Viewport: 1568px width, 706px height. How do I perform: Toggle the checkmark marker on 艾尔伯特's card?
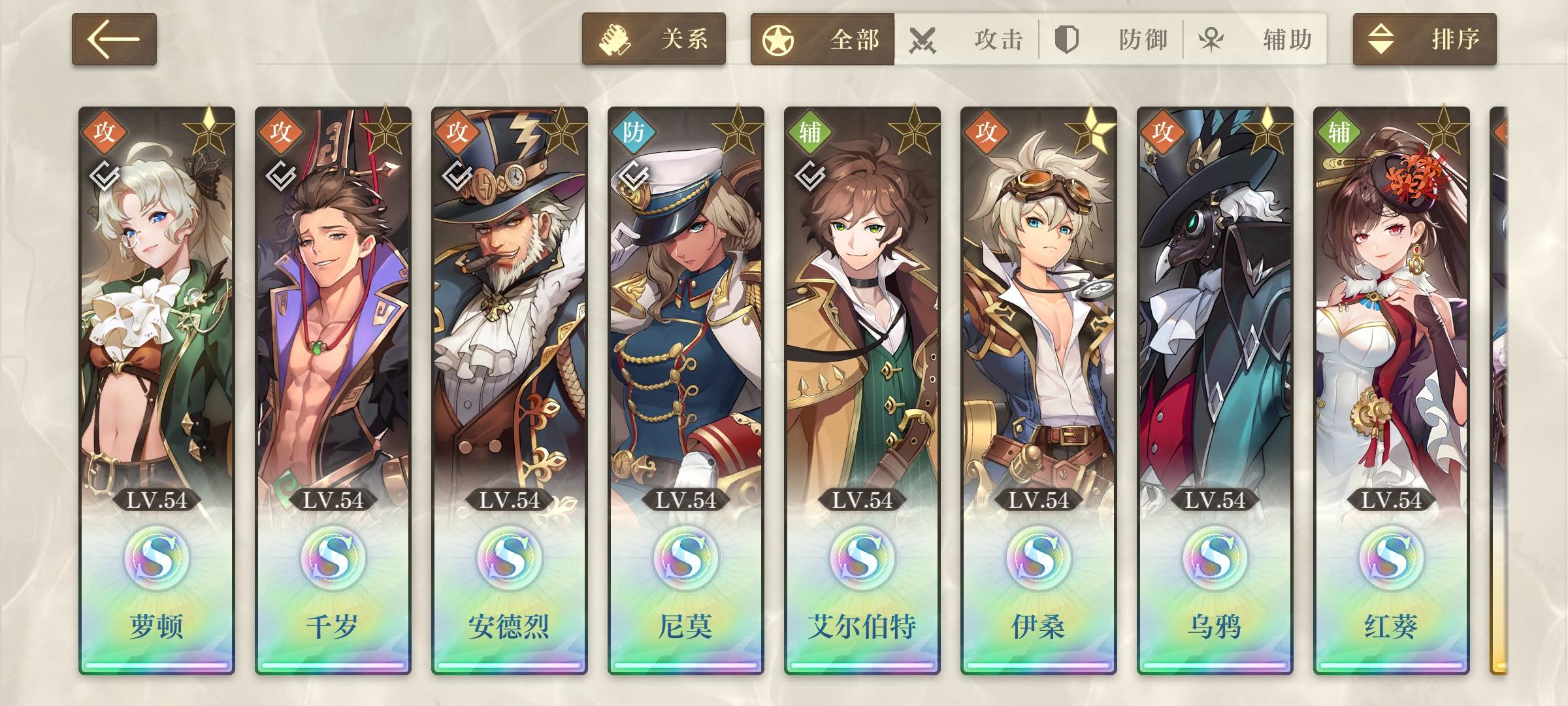[810, 176]
